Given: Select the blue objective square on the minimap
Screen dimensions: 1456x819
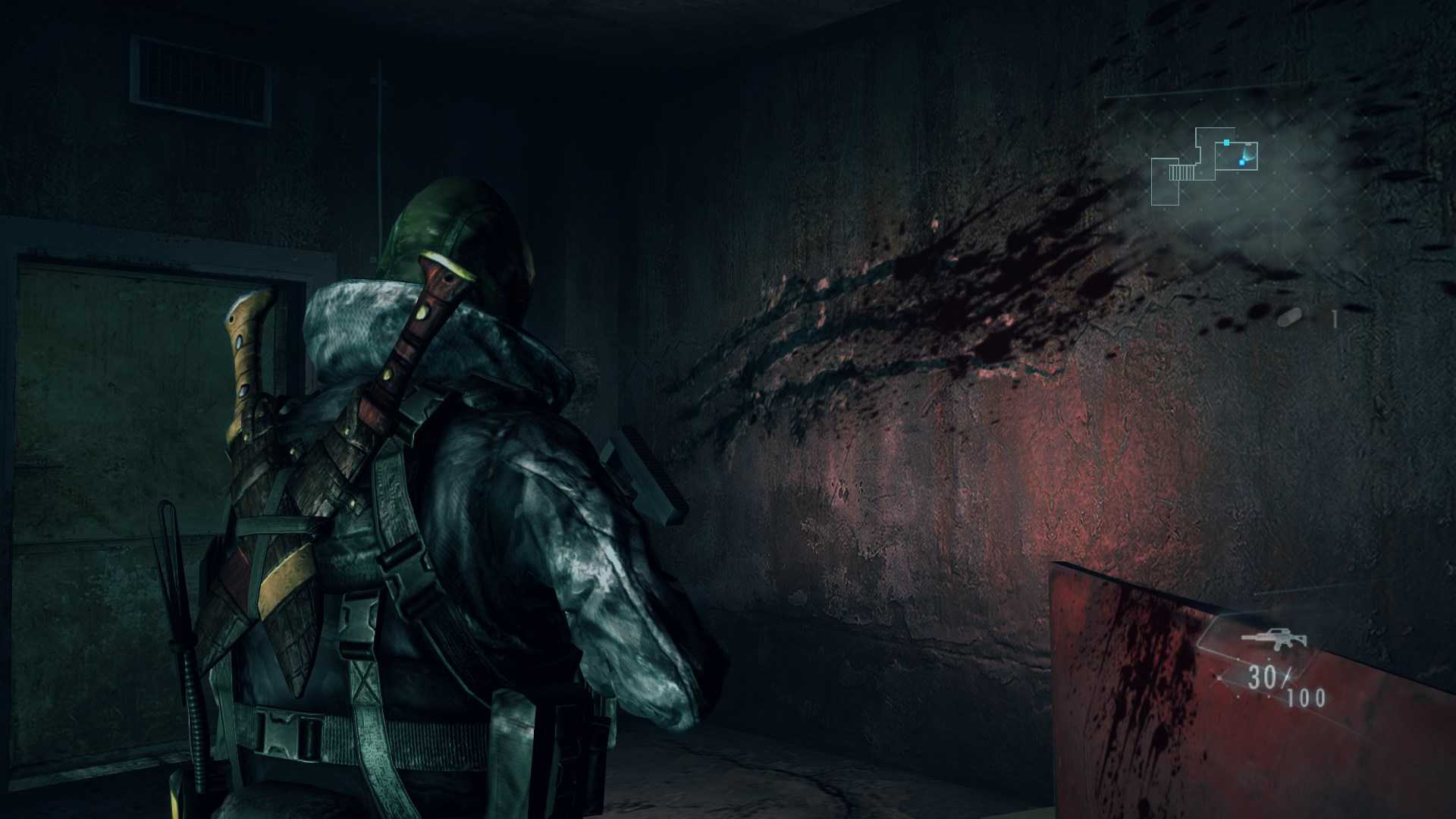Looking at the screenshot, I should pyautogui.click(x=1226, y=143).
